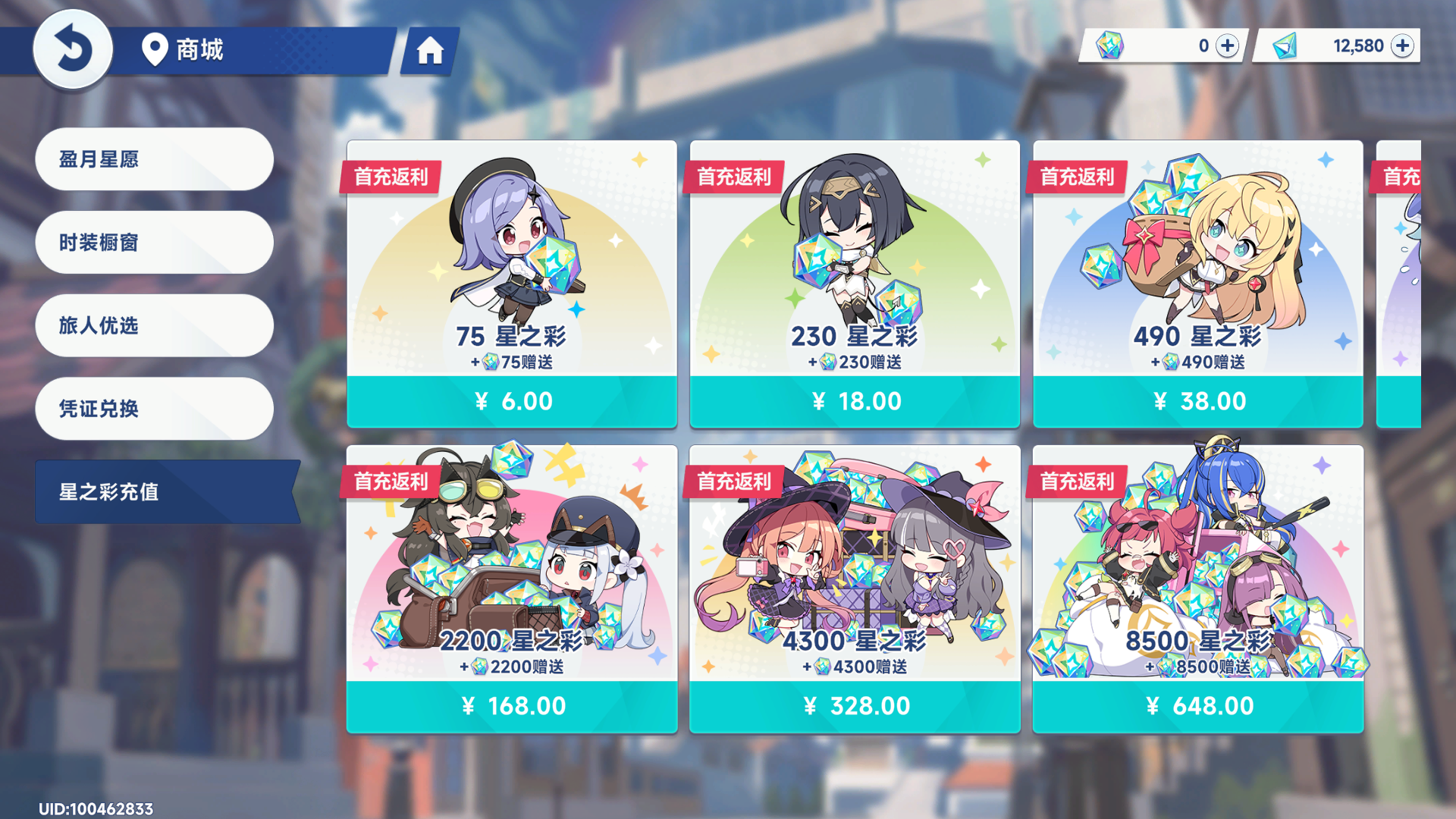Screen dimensions: 1456x819
Task: Click the location pin icon beside 商城
Action: point(154,51)
